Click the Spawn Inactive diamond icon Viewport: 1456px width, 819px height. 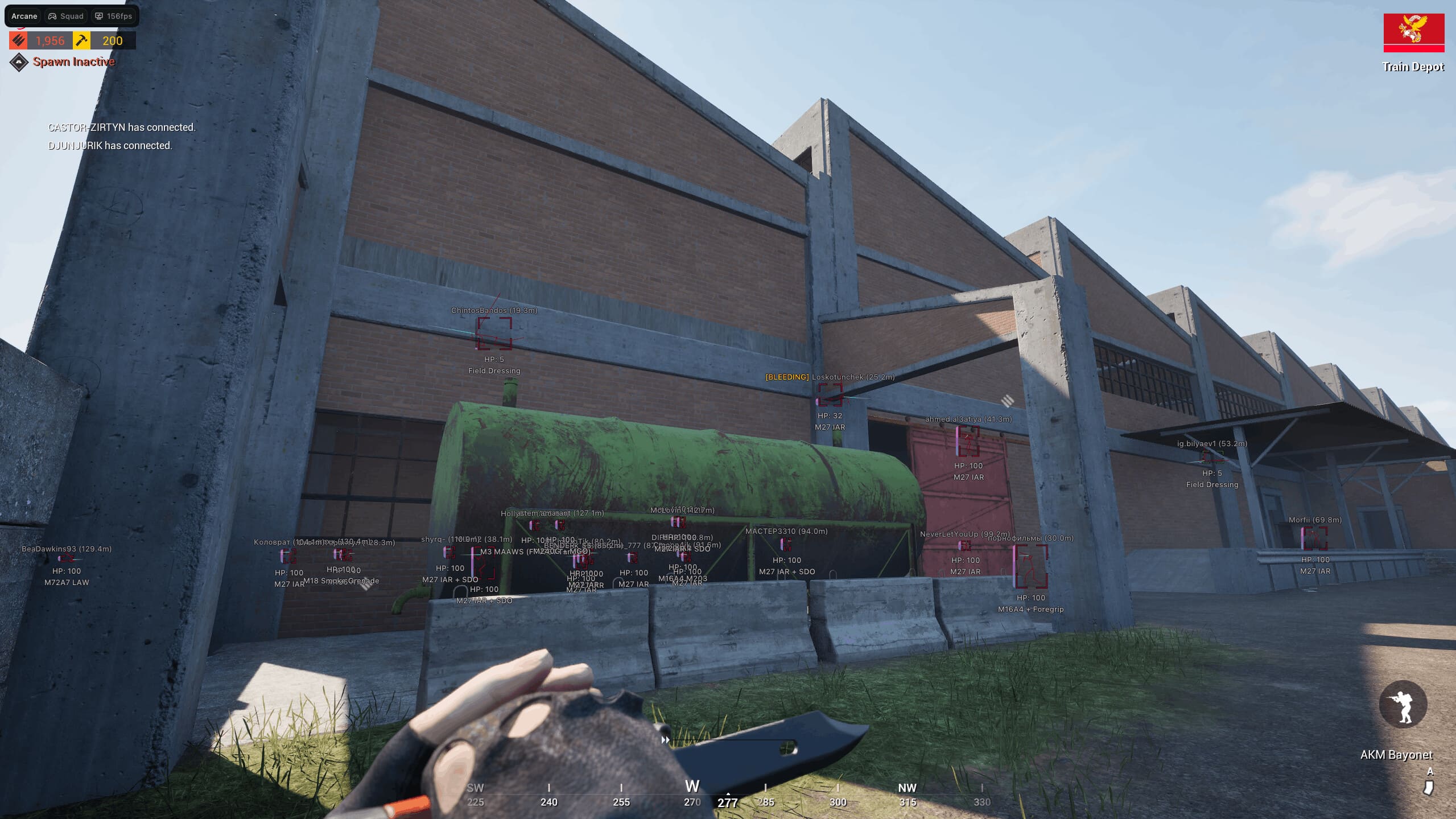19,62
